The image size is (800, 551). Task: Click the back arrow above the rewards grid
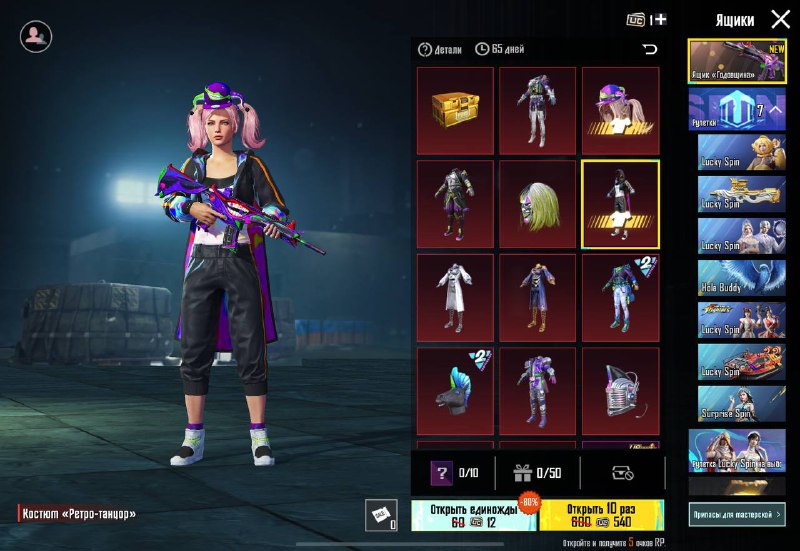coord(650,49)
